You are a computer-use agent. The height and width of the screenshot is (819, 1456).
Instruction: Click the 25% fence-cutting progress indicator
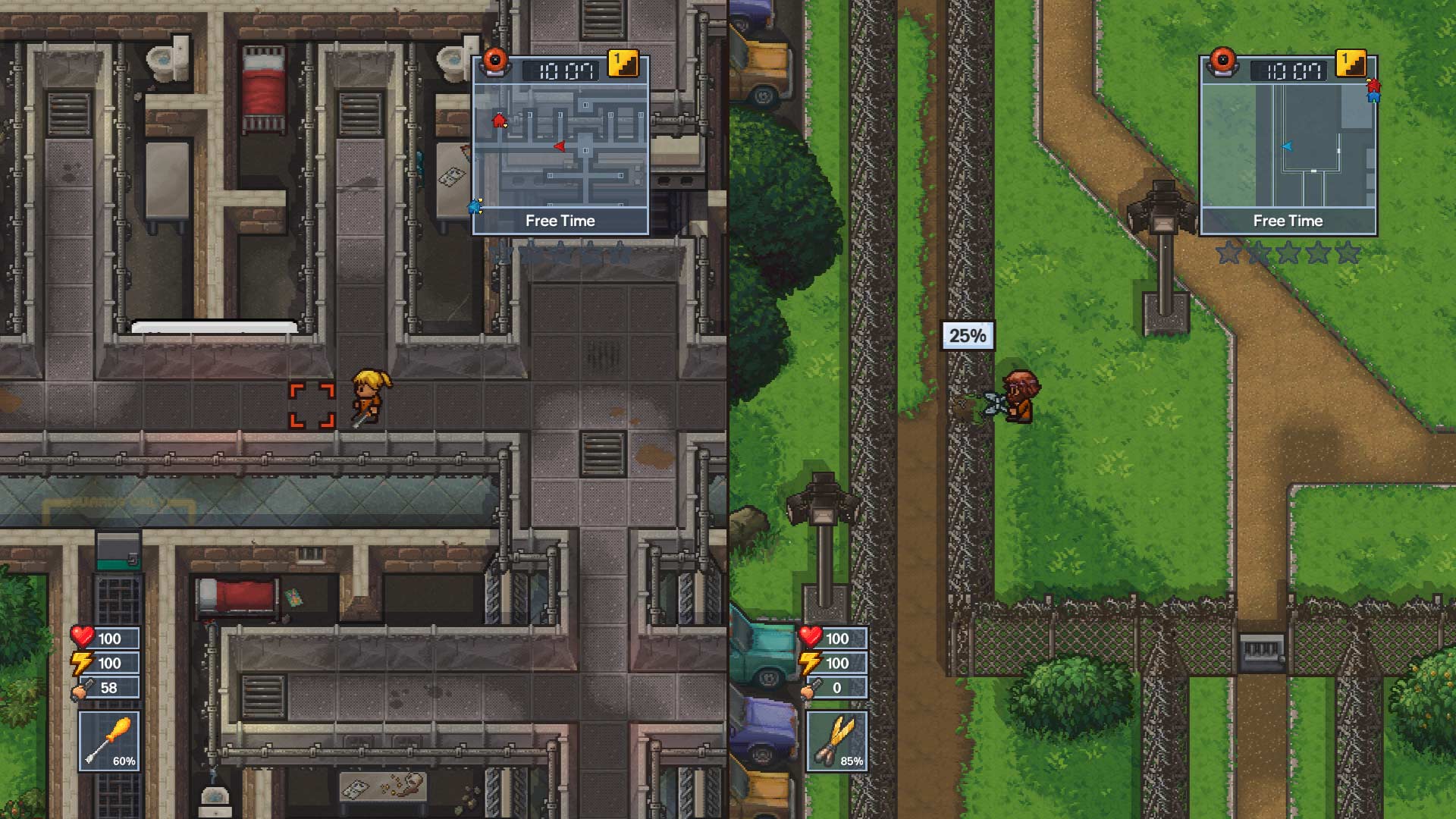[968, 334]
